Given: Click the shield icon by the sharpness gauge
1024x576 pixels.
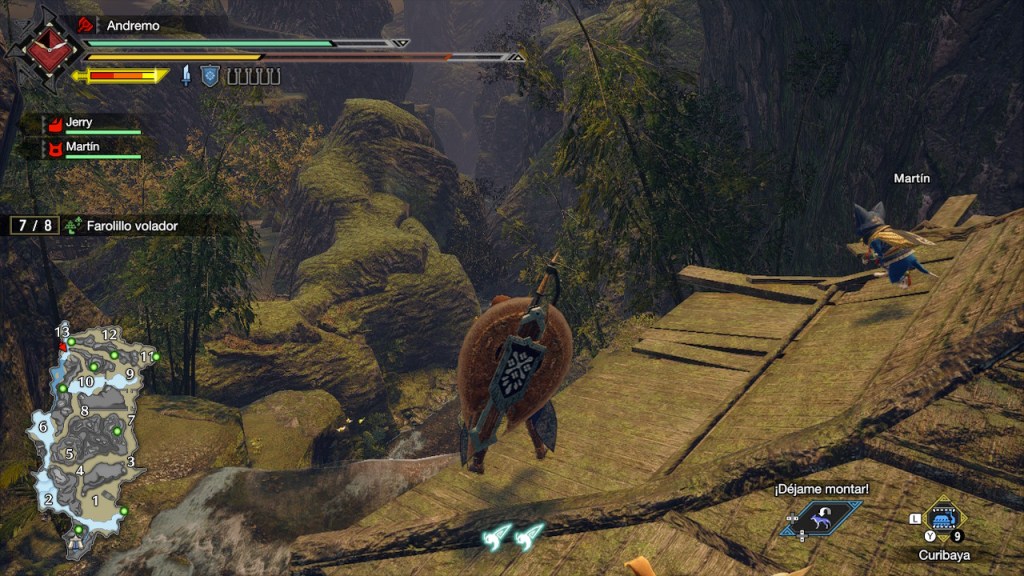Looking at the screenshot, I should (209, 76).
